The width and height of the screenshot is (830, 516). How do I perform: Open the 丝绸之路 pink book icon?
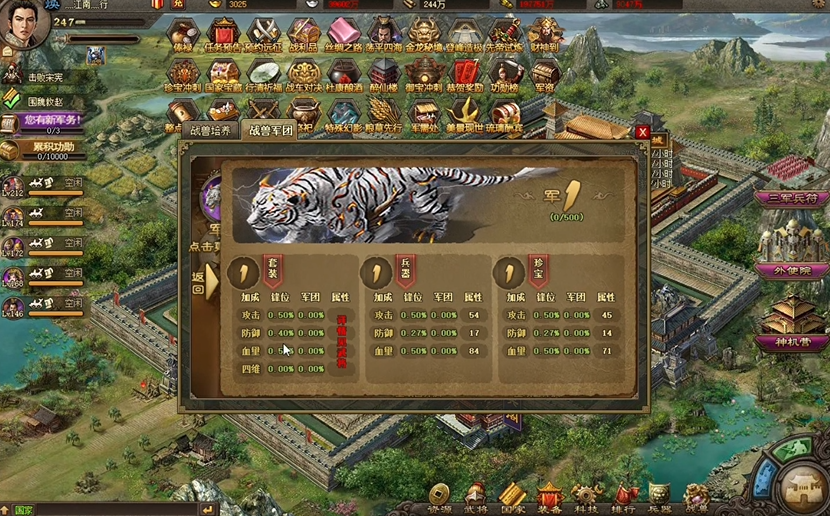click(344, 35)
